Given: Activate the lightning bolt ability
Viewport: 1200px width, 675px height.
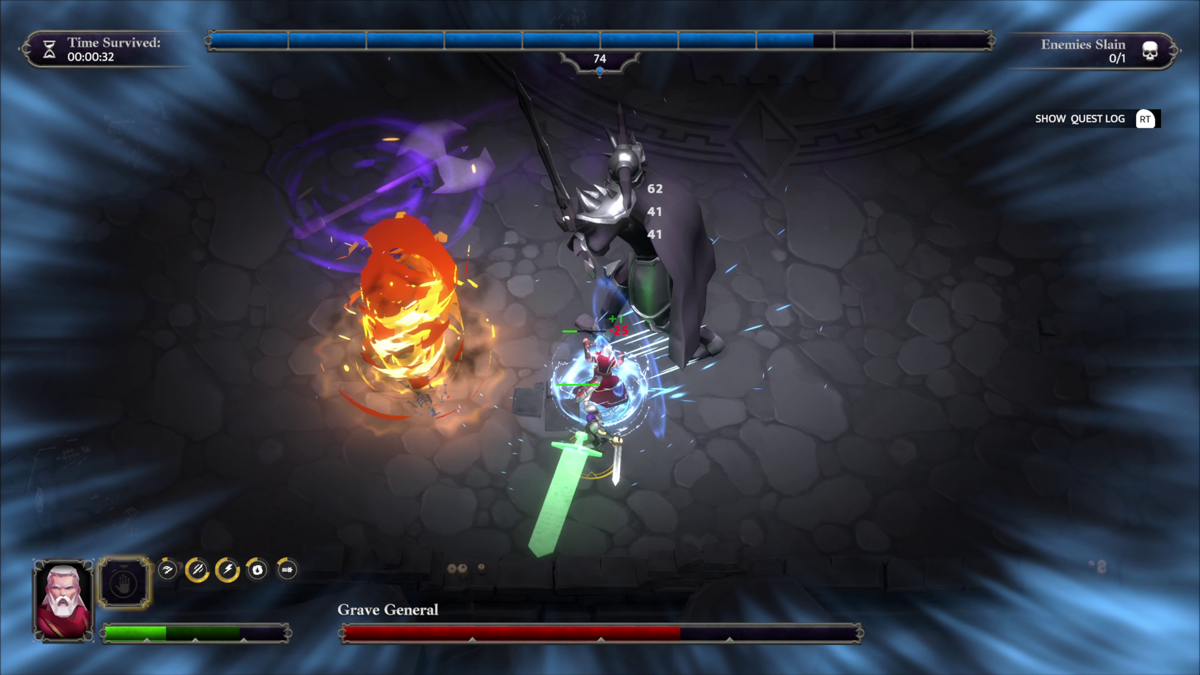Looking at the screenshot, I should click(228, 570).
